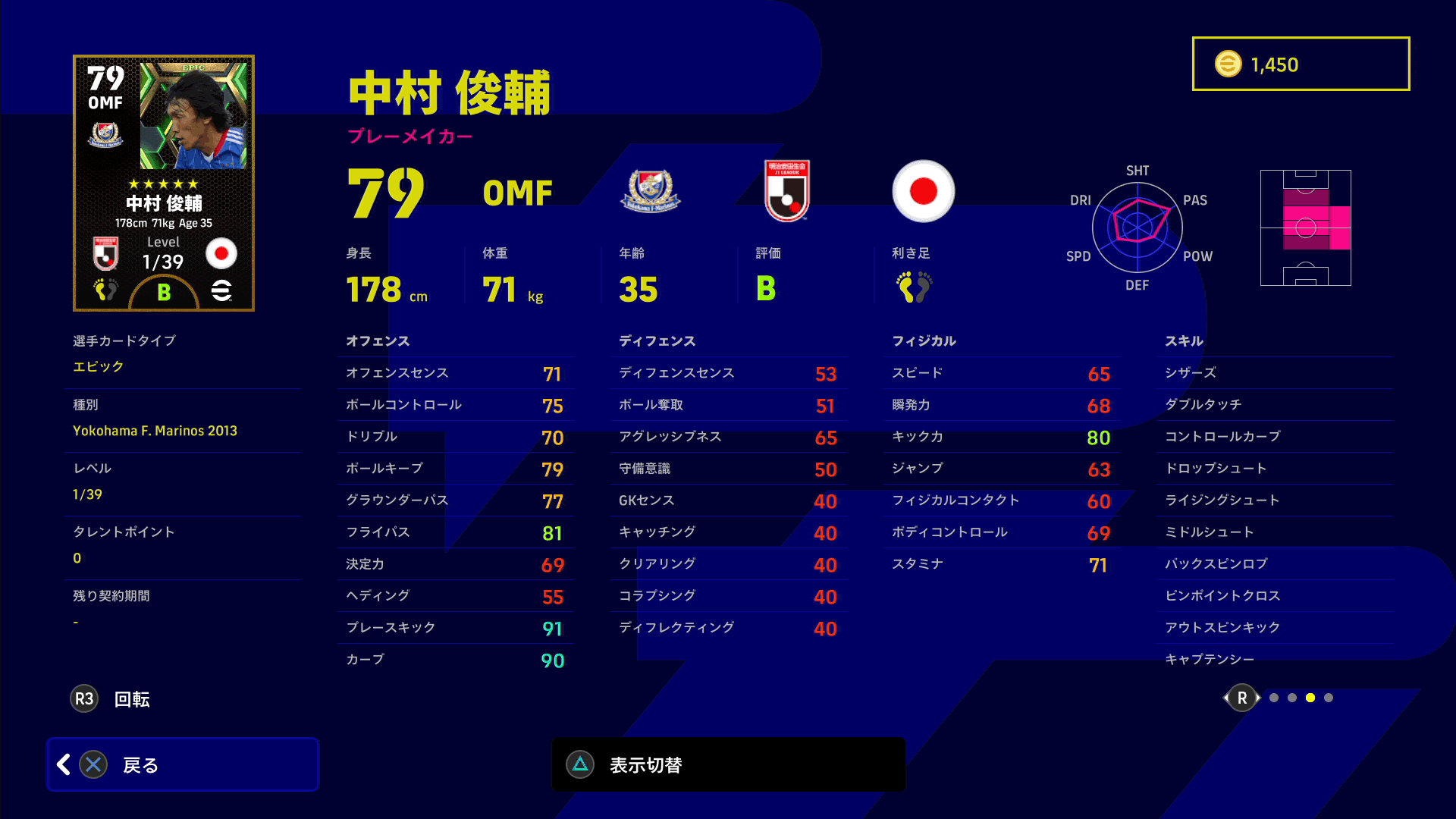View the radar ability chart

click(1137, 227)
